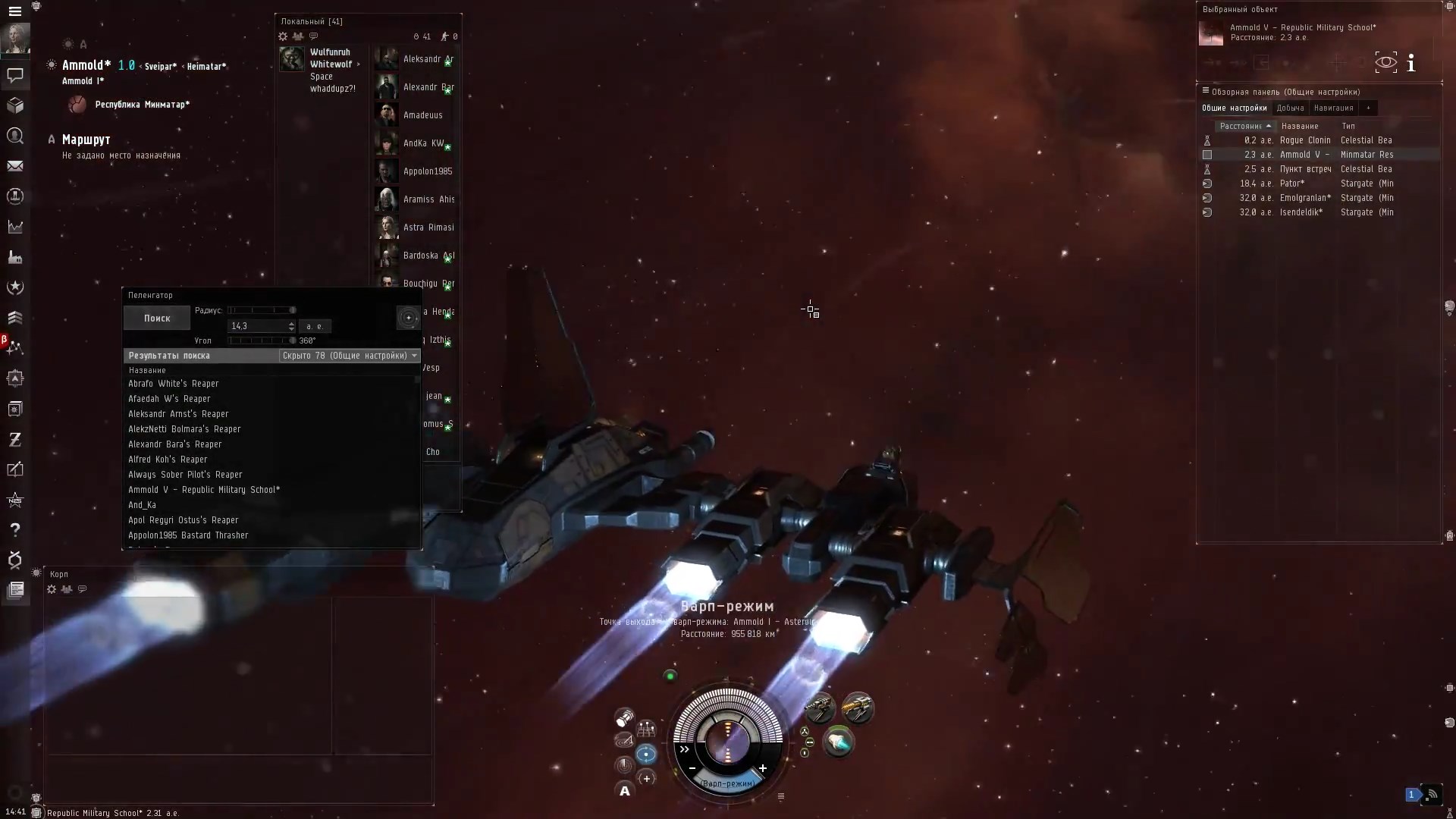Open the Neocom hamburger menu

point(15,11)
